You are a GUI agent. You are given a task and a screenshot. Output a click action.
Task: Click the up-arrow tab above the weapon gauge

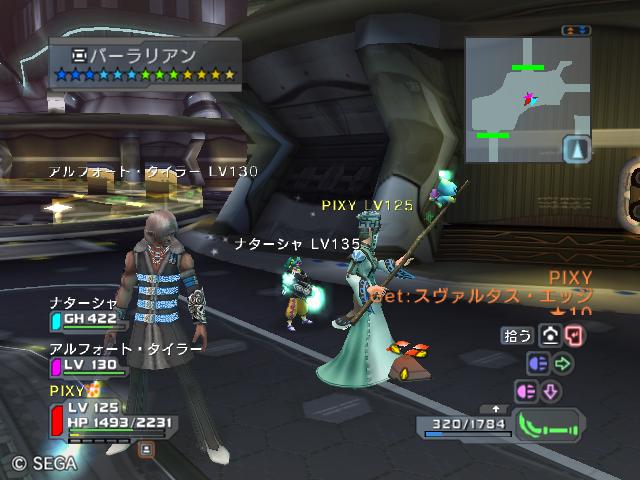pos(496,408)
